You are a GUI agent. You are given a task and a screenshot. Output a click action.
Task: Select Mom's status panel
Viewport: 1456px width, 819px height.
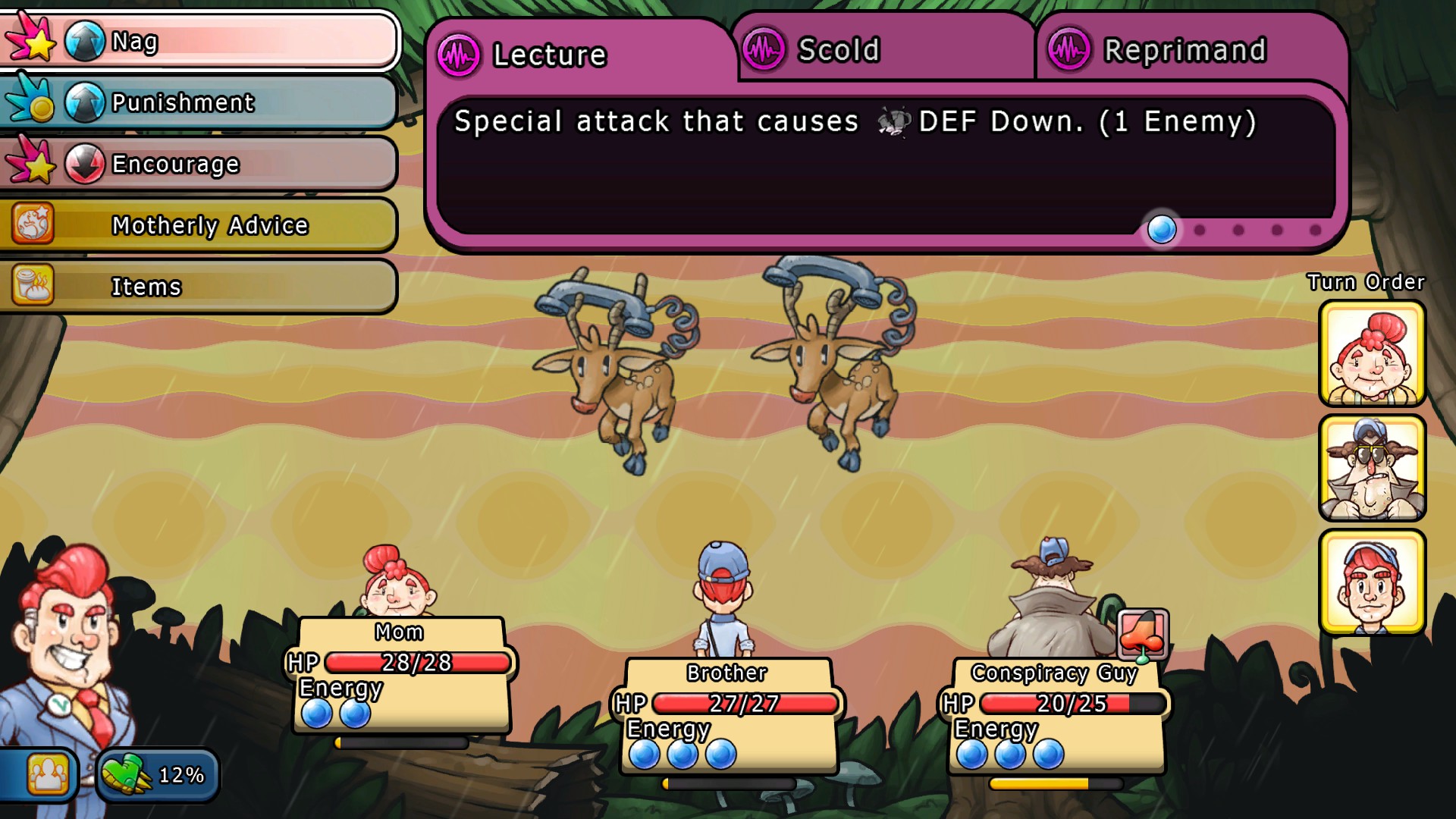point(402,675)
